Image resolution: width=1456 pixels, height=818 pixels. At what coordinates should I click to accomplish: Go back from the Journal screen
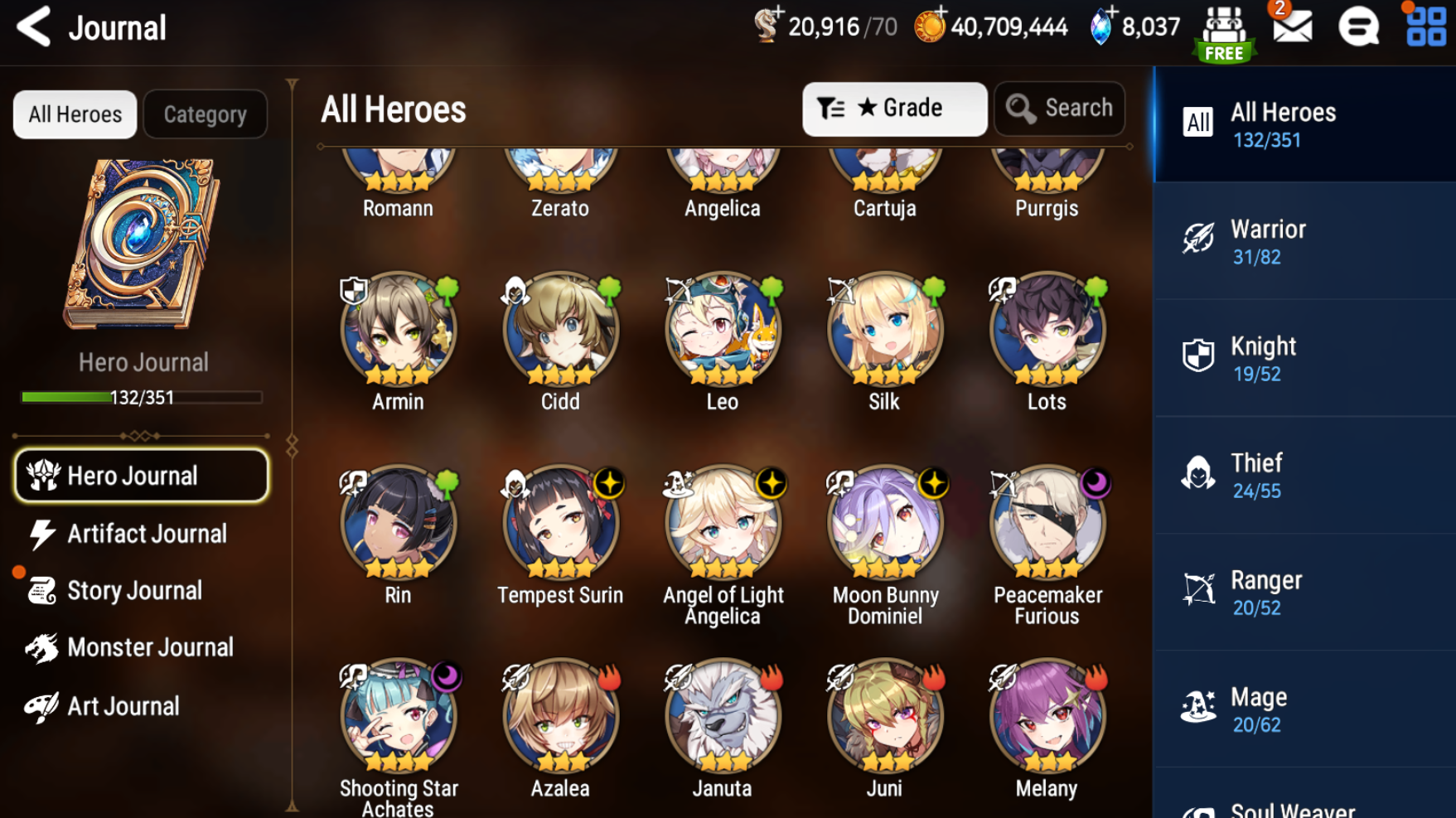(x=34, y=27)
